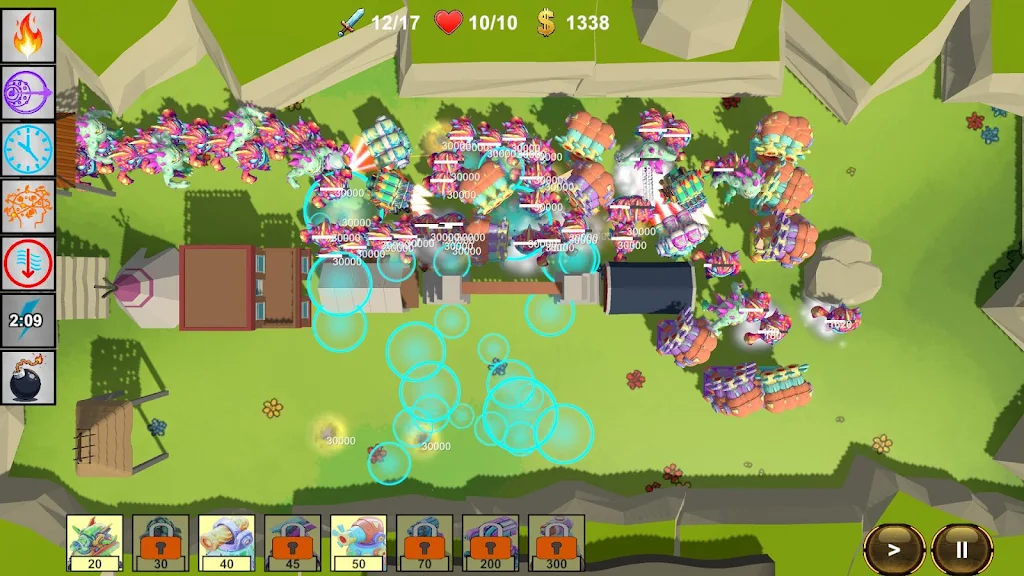Click the lightning ability on 2:09 cooldown

tap(28, 320)
